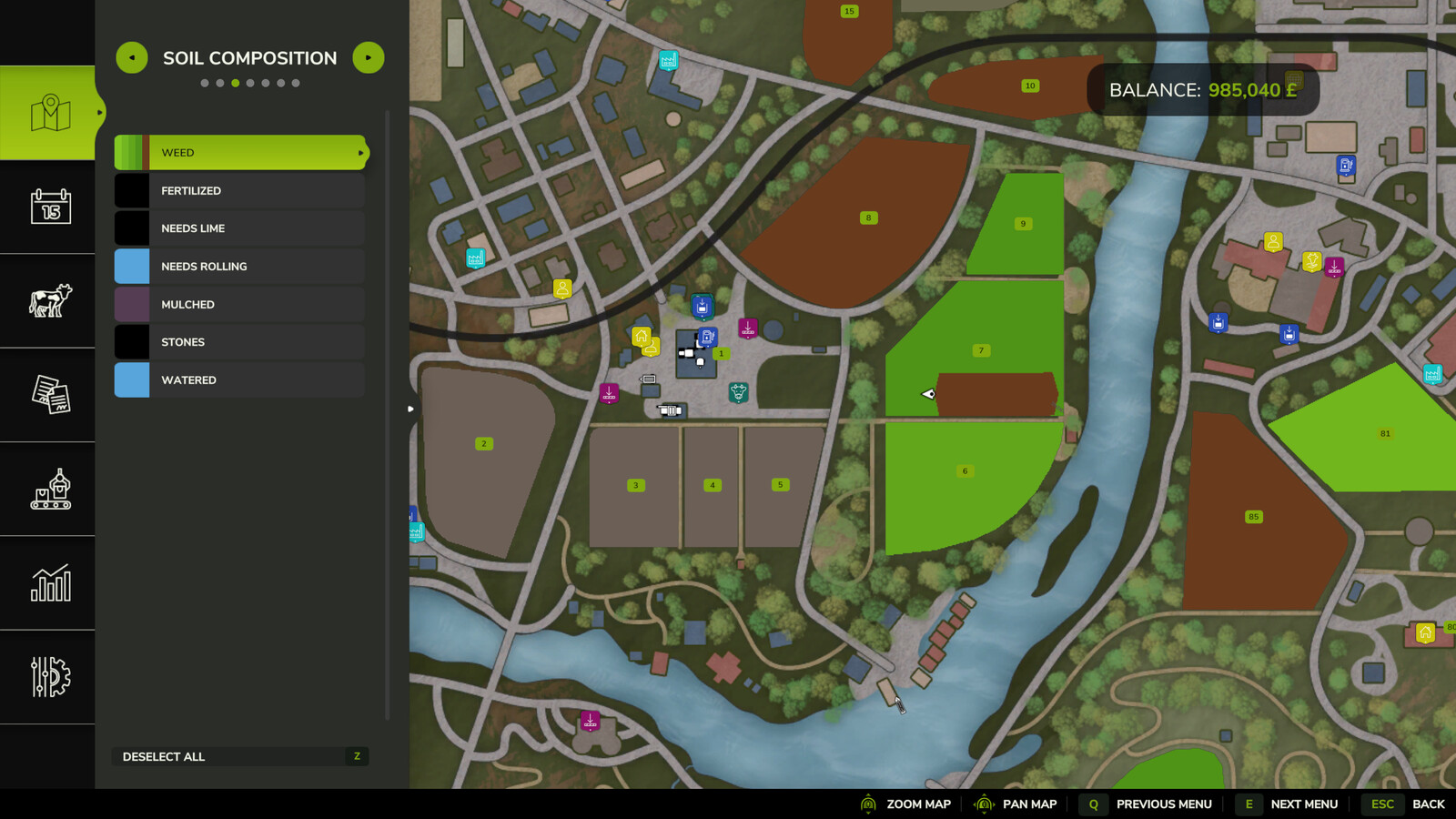Click Deselect All filters button
Image resolution: width=1456 pixels, height=819 pixels.
240,756
